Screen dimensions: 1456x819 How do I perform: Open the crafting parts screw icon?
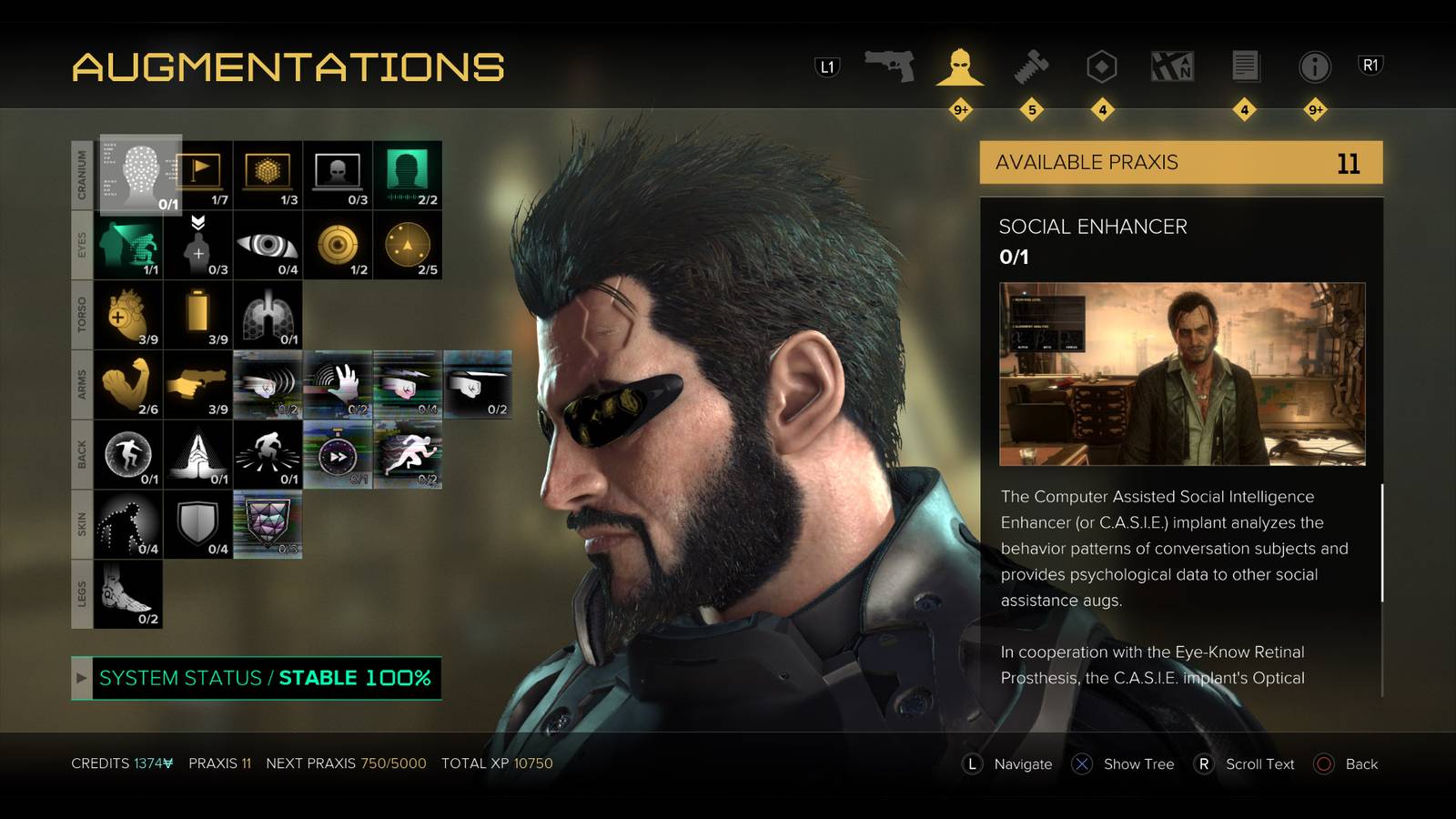(1032, 66)
